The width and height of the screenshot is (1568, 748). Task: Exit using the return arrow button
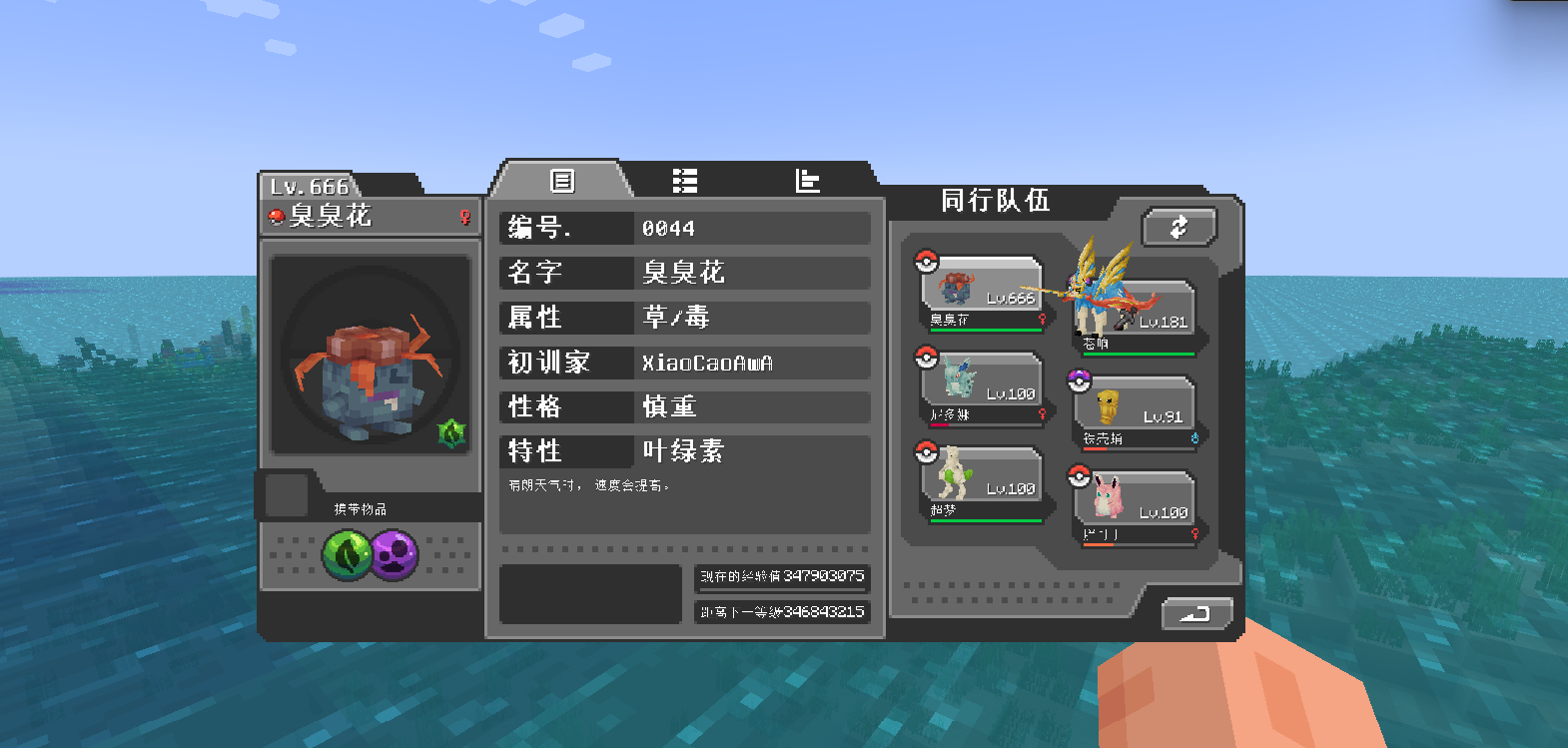(x=1196, y=613)
